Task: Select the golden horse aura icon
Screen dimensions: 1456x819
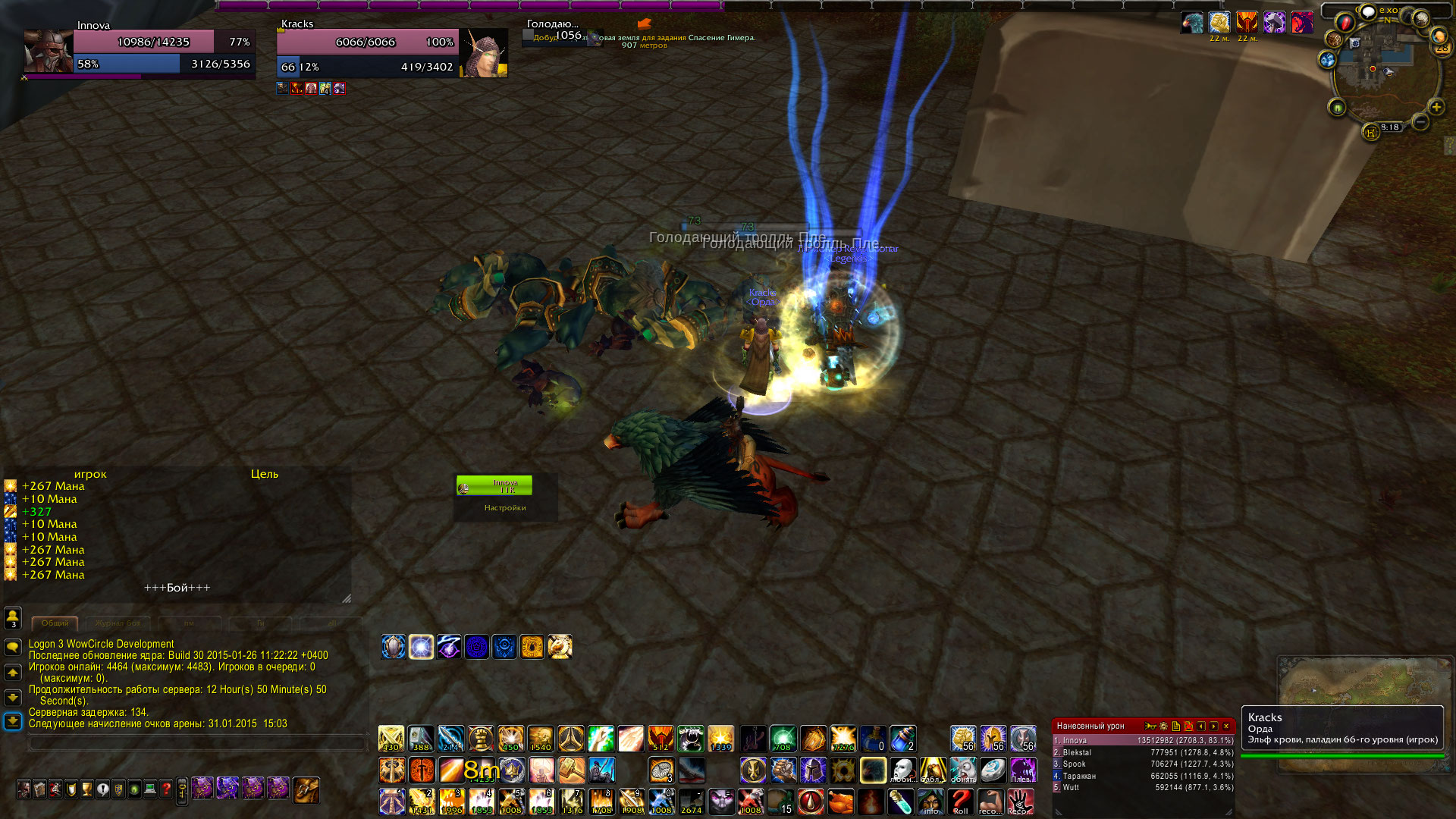Action: [x=560, y=647]
